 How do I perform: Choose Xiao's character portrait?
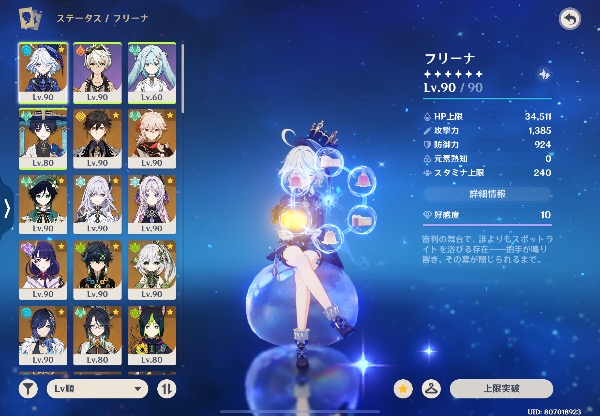point(96,268)
